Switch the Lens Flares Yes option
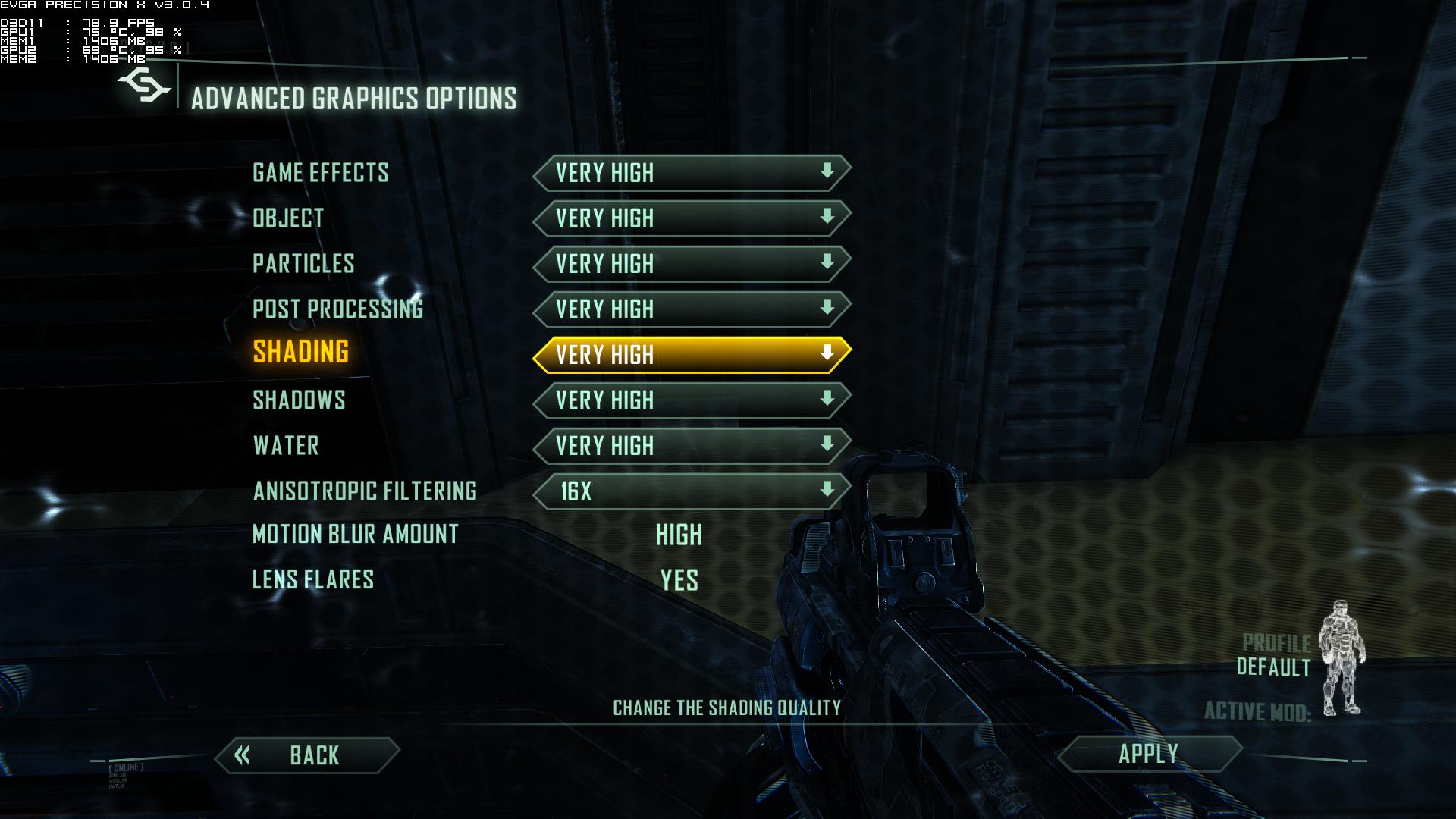The width and height of the screenshot is (1456, 819). [x=679, y=581]
